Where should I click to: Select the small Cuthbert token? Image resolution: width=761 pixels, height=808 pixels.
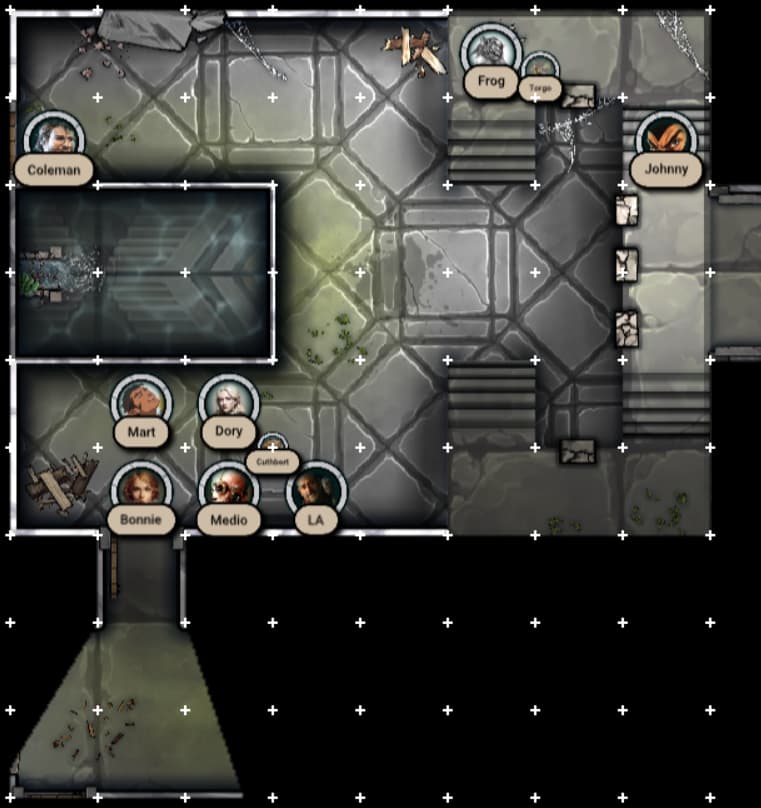[x=272, y=447]
